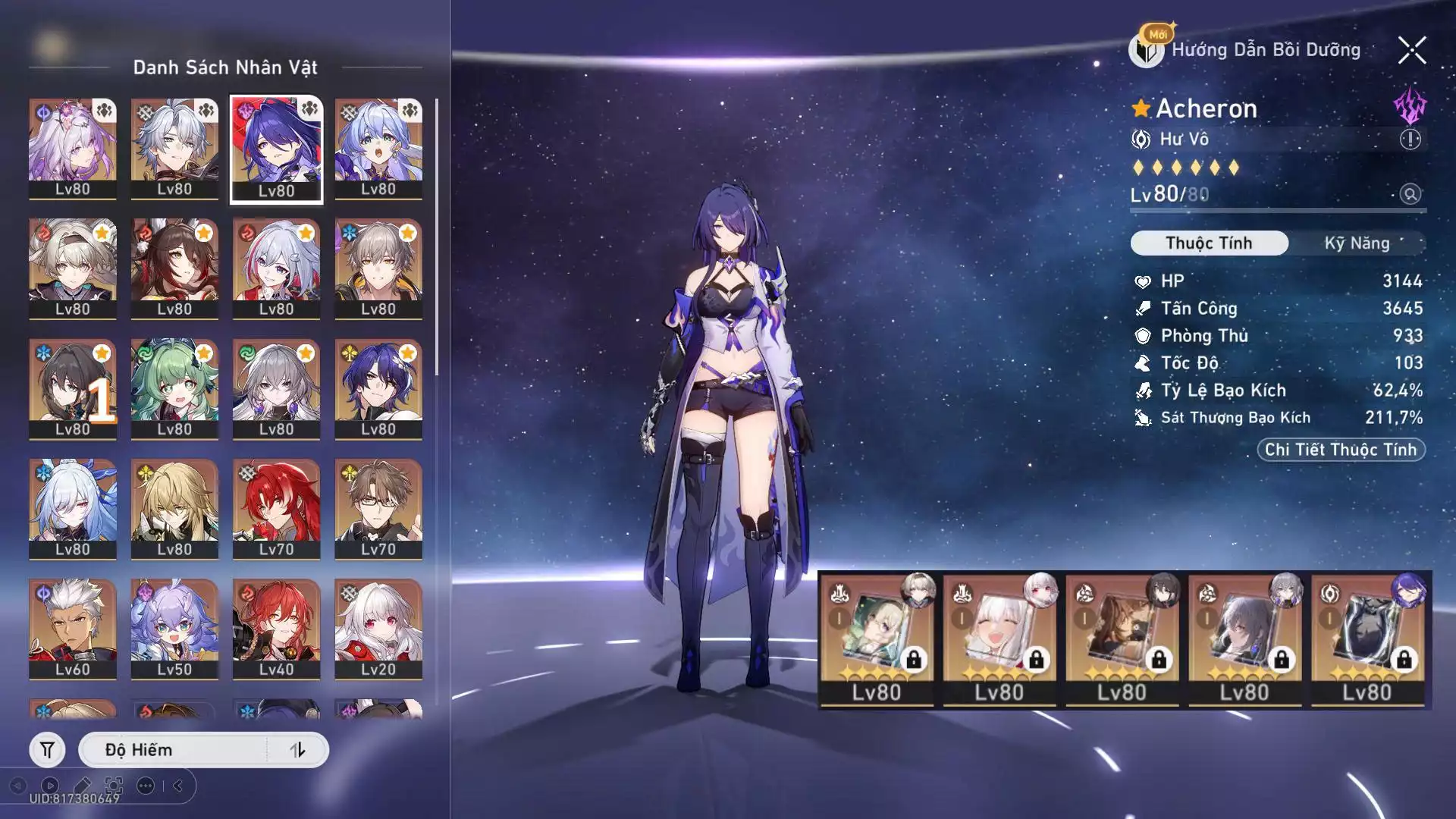Image resolution: width=1456 pixels, height=819 pixels.
Task: Select the selected Acheron portrait in list
Action: pos(276,149)
